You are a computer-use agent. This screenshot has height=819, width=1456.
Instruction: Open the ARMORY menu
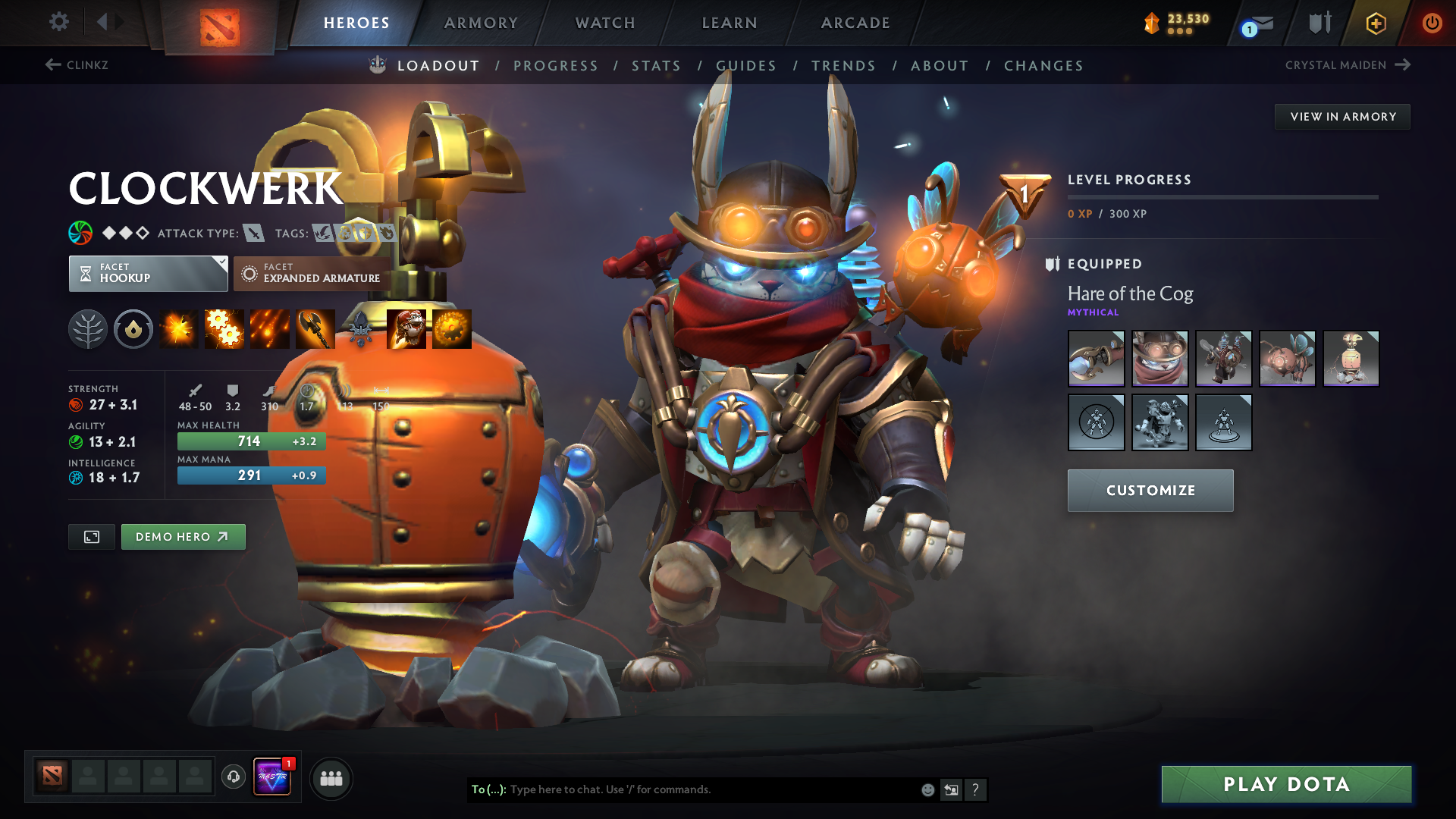pos(480,23)
